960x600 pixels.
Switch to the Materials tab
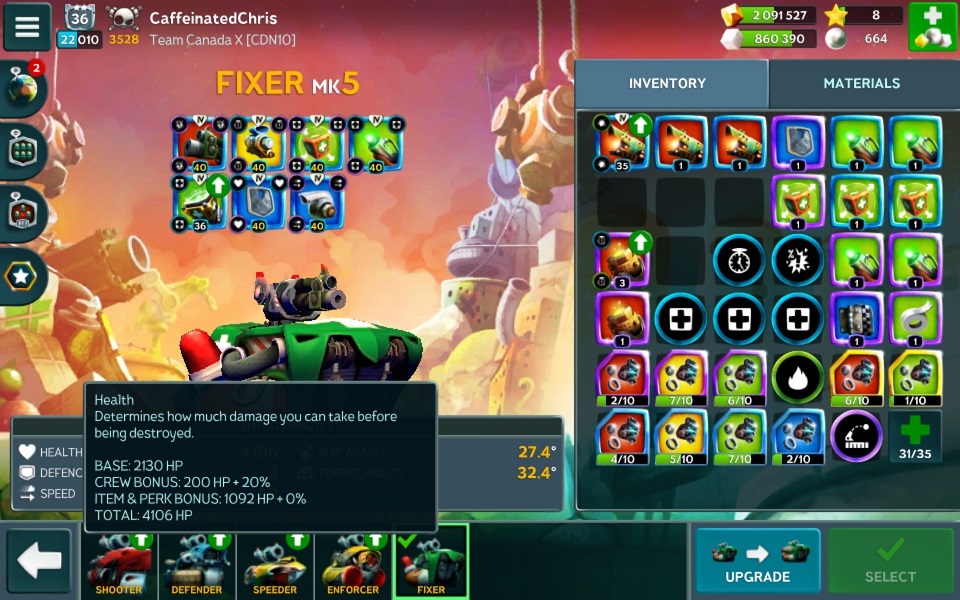click(861, 84)
